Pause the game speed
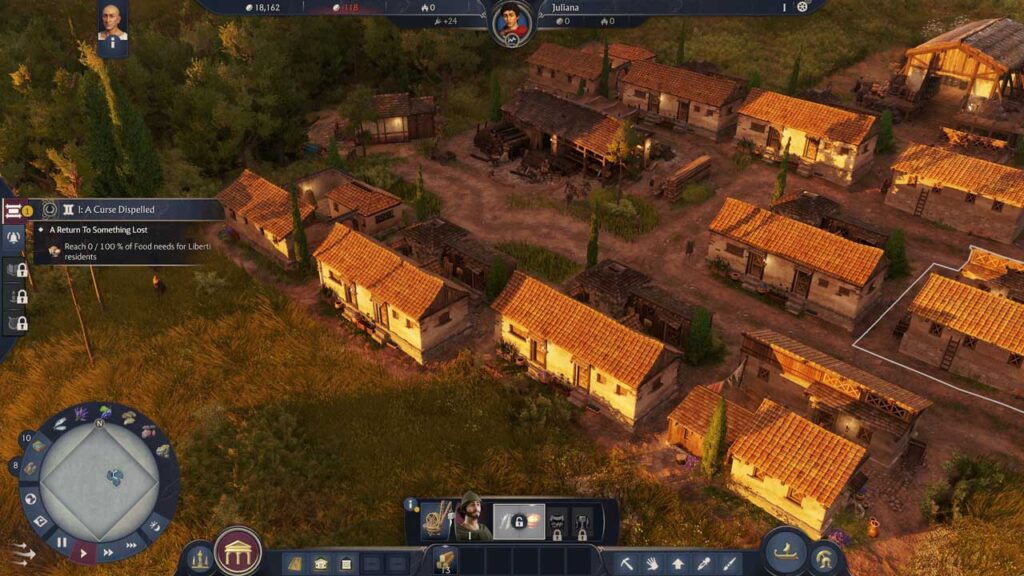The height and width of the screenshot is (576, 1024). (62, 543)
